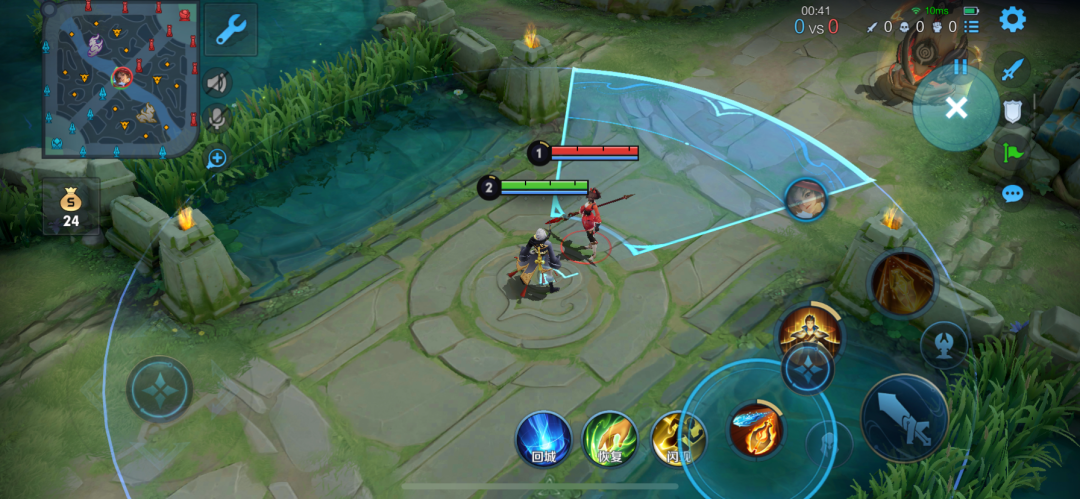Image resolution: width=1080 pixels, height=499 pixels.
Task: Open the blue wrench tool button
Action: click(x=231, y=31)
